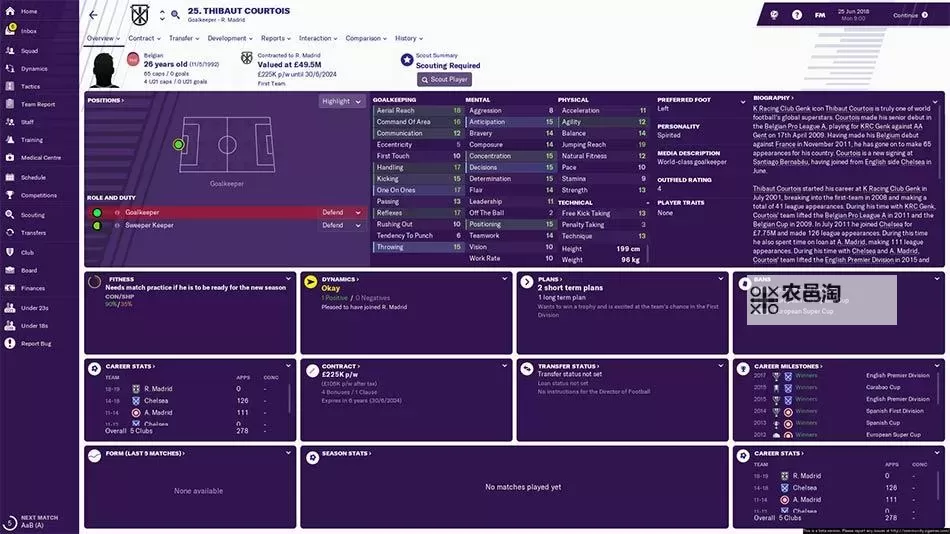Switch to the Contract tab
950x534 pixels.
tap(143, 38)
